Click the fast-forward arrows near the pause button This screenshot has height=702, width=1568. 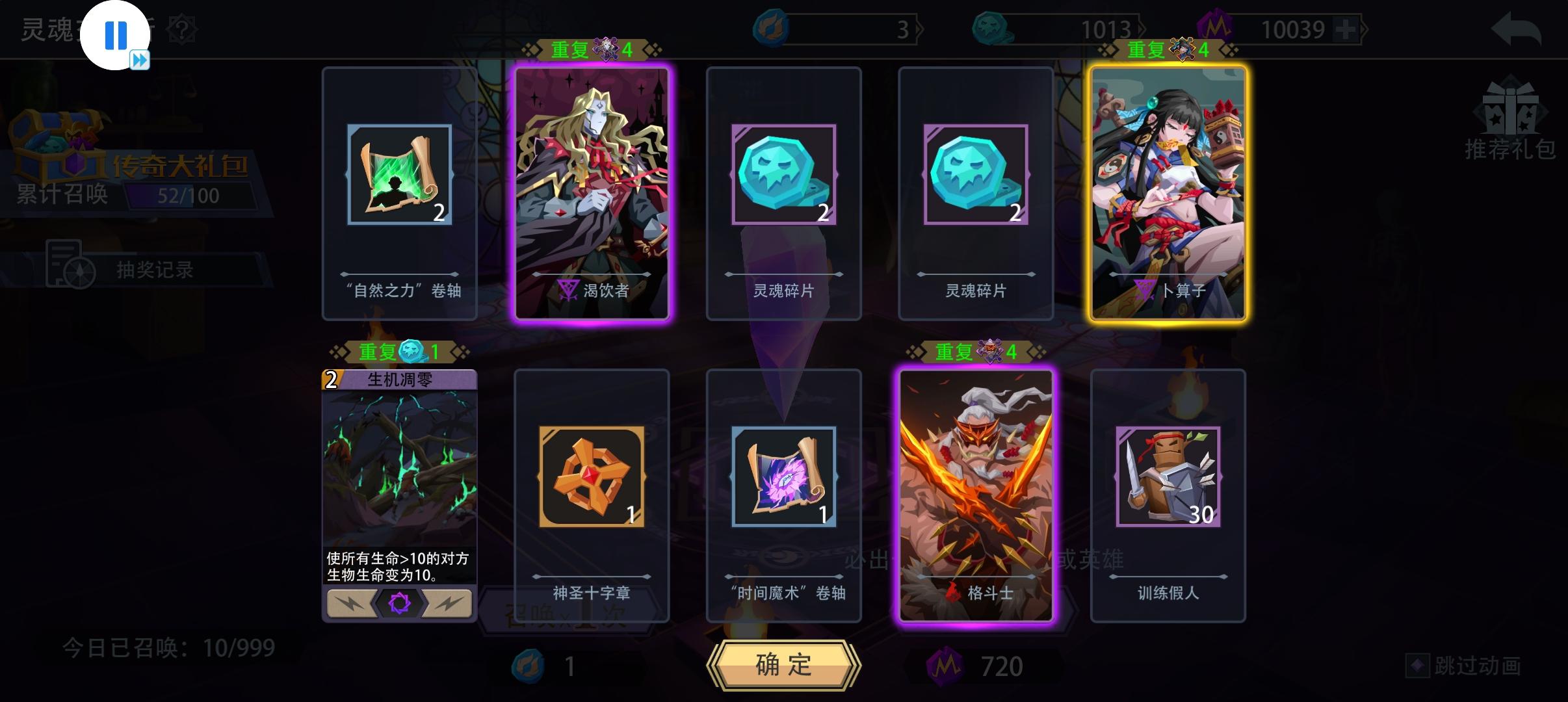click(x=140, y=60)
